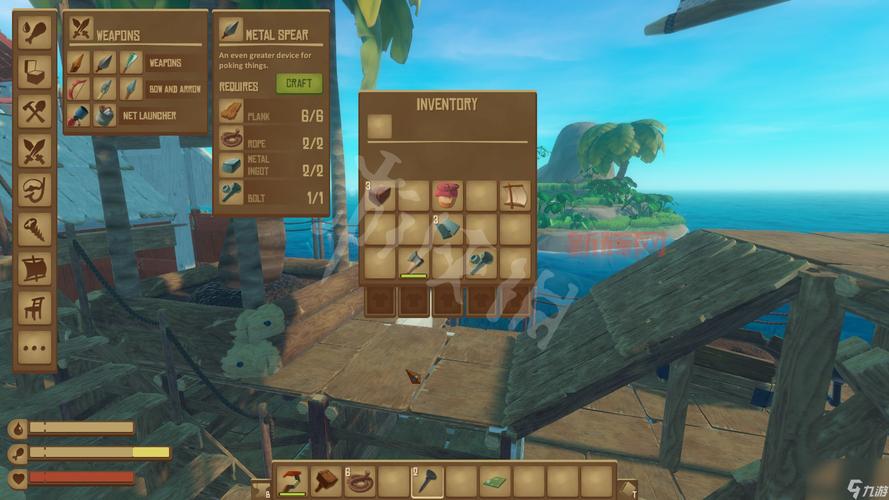Select the red net launcher recipe

point(80,115)
